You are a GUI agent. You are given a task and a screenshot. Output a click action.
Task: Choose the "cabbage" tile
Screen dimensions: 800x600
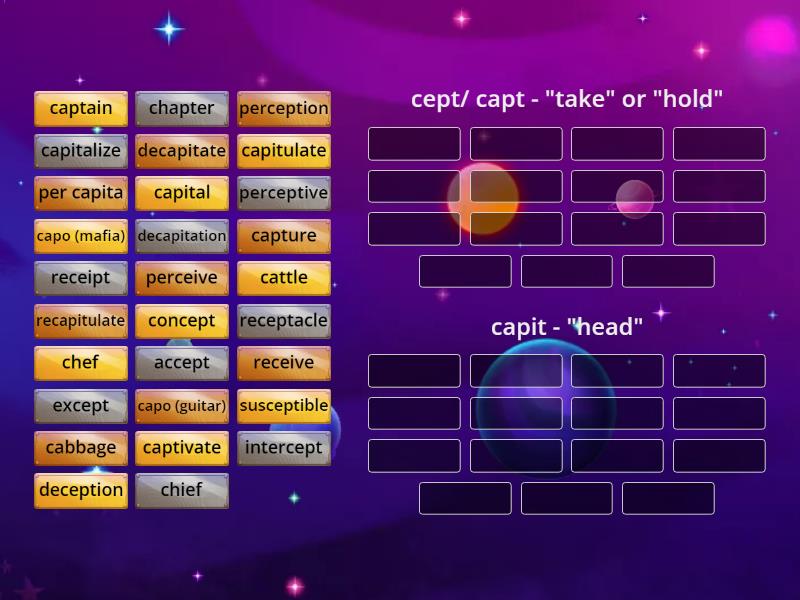tap(81, 448)
